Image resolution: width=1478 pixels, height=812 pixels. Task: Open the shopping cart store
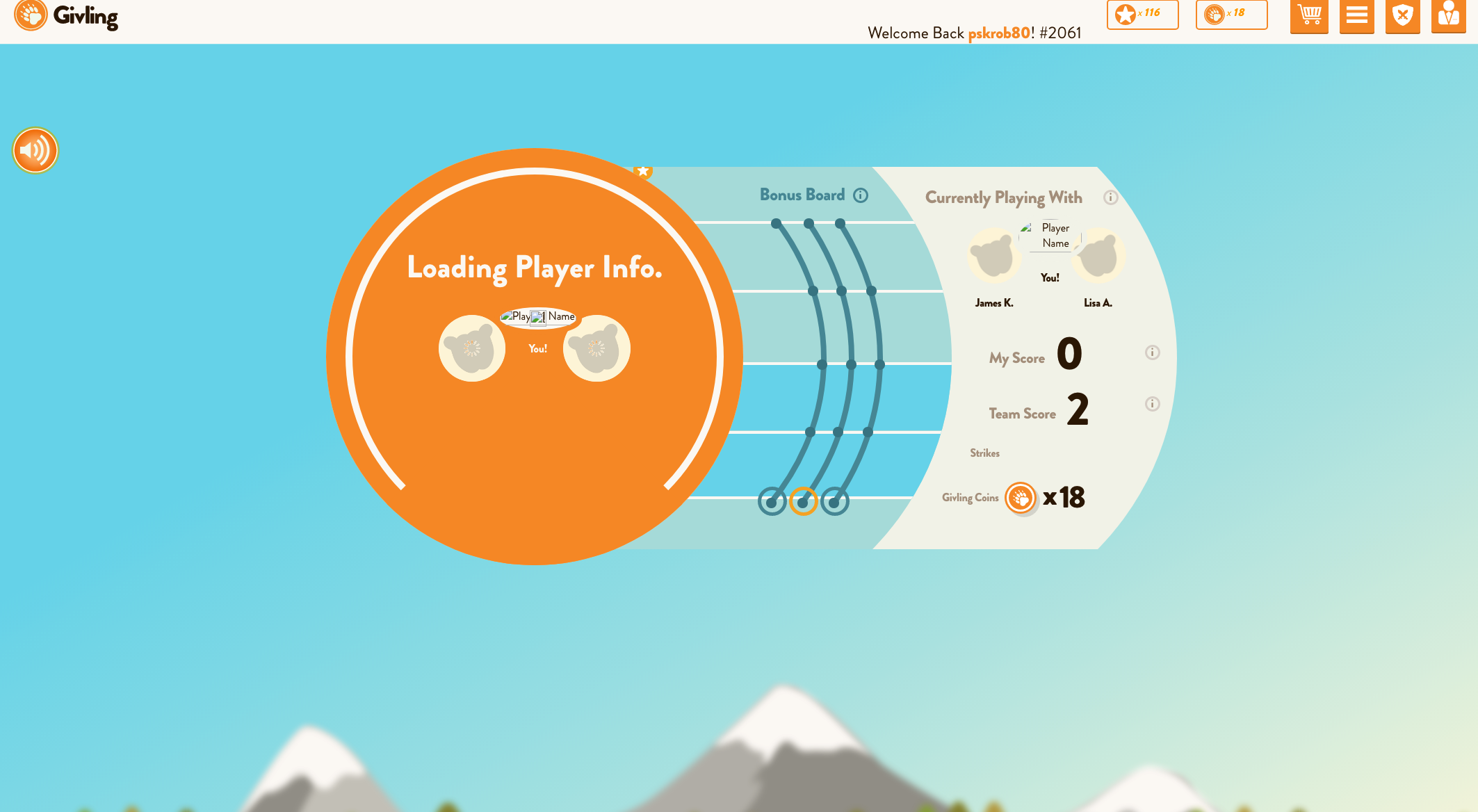pos(1309,15)
